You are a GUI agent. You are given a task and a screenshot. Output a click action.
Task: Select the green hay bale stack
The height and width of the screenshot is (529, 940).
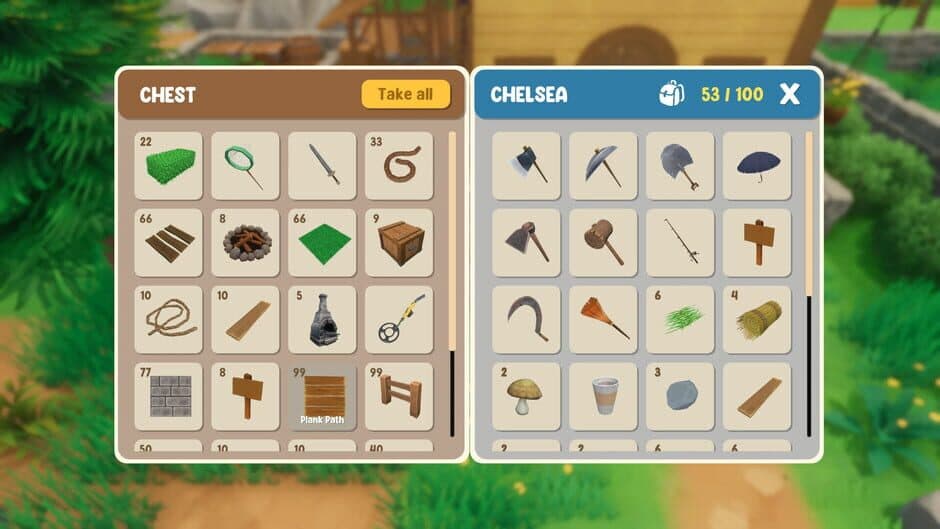pyautogui.click(x=168, y=166)
